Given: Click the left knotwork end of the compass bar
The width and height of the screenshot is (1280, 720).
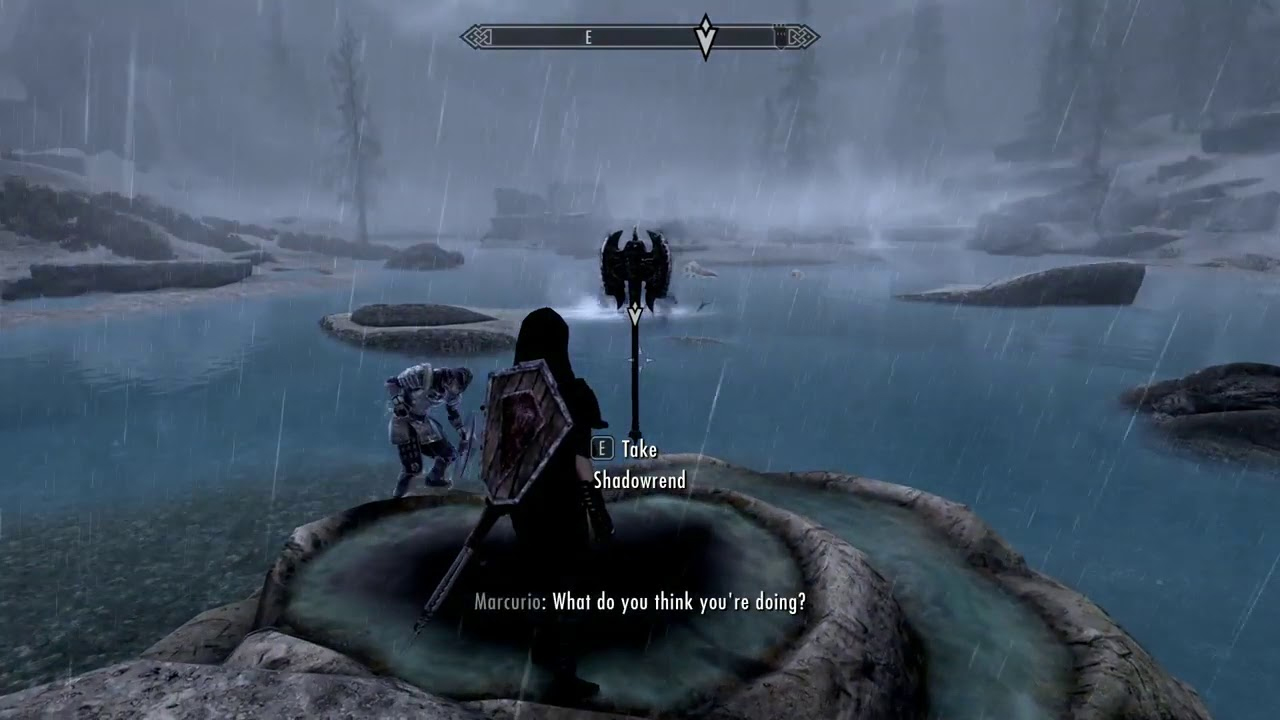Looking at the screenshot, I should 477,37.
